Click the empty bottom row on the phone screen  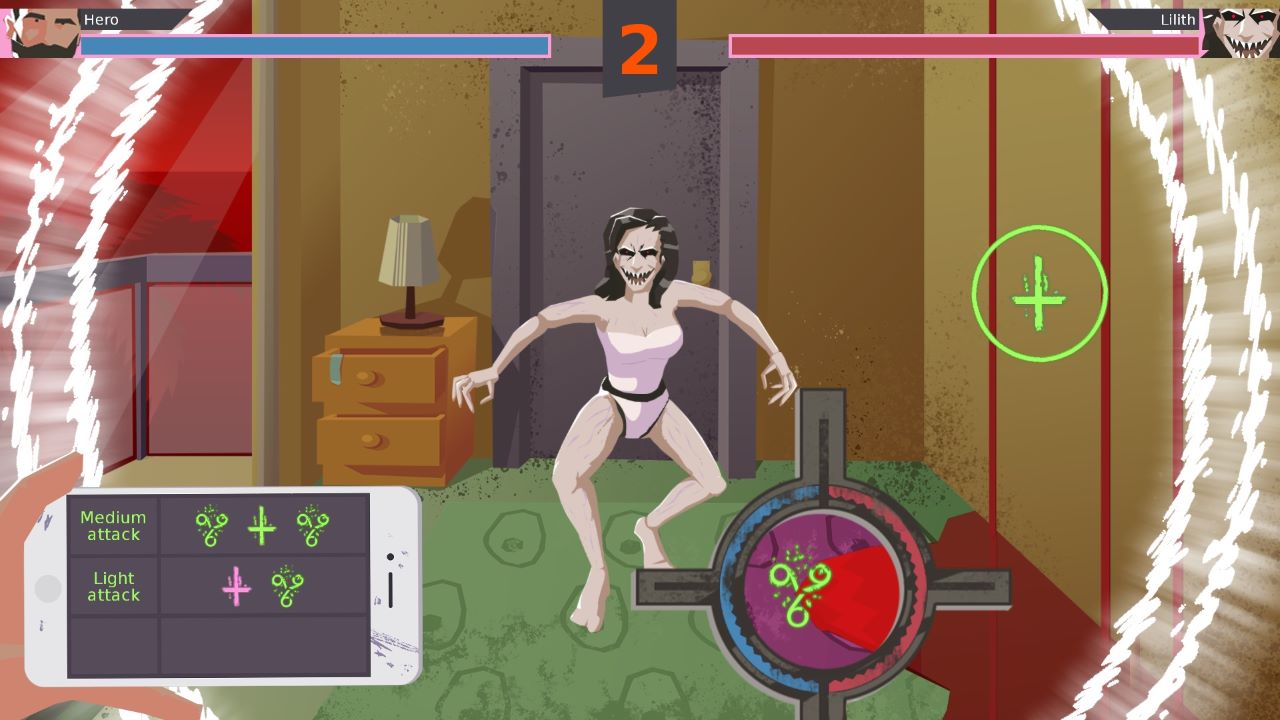pos(220,645)
